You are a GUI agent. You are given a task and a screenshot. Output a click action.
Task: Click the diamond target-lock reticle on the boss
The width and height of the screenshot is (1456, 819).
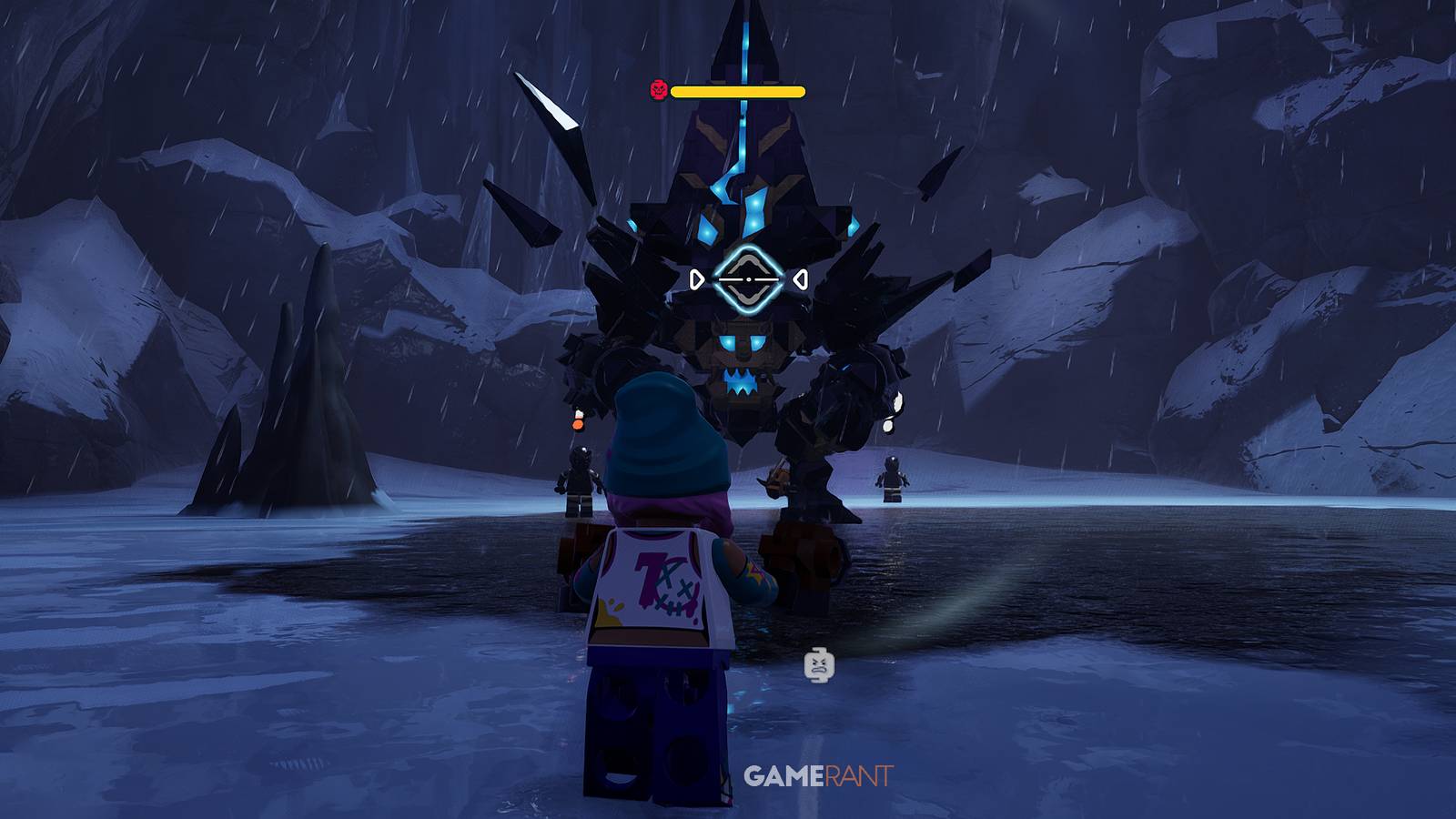pos(748,278)
